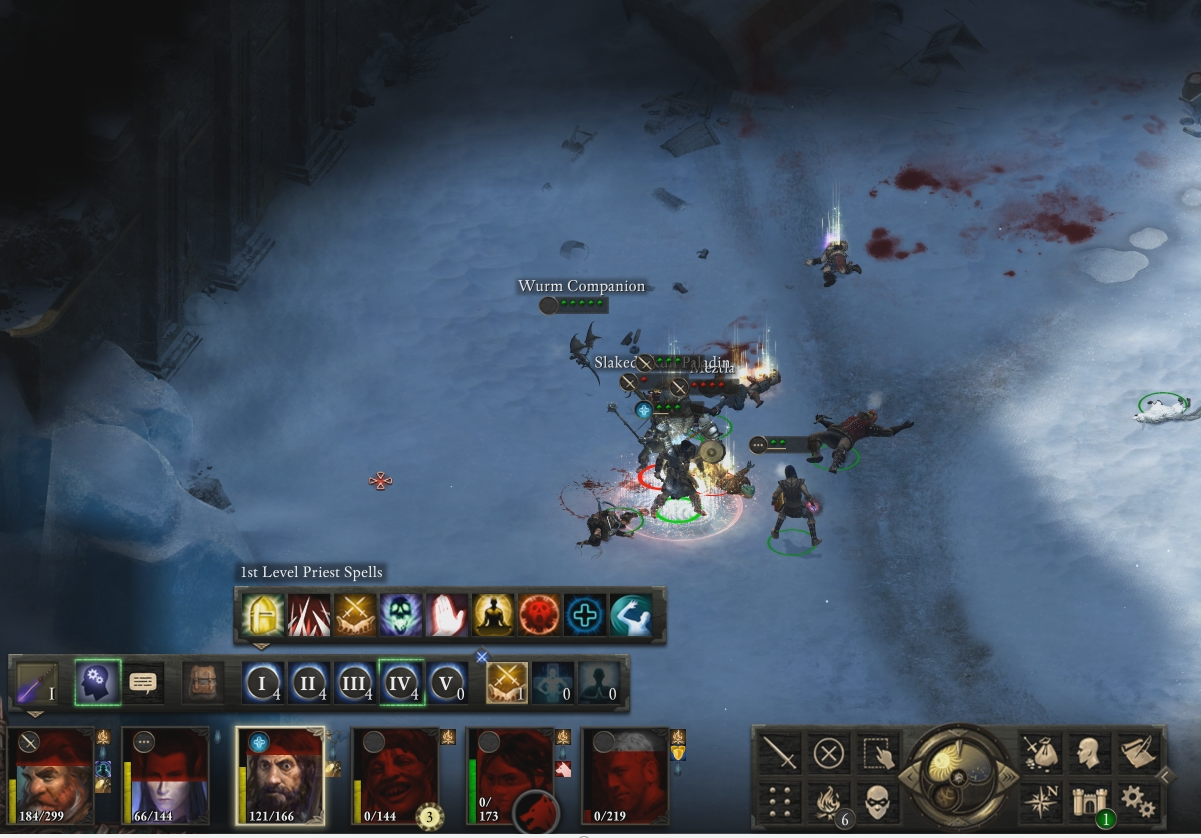Open the stronghold castle menu

[x=1088, y=801]
